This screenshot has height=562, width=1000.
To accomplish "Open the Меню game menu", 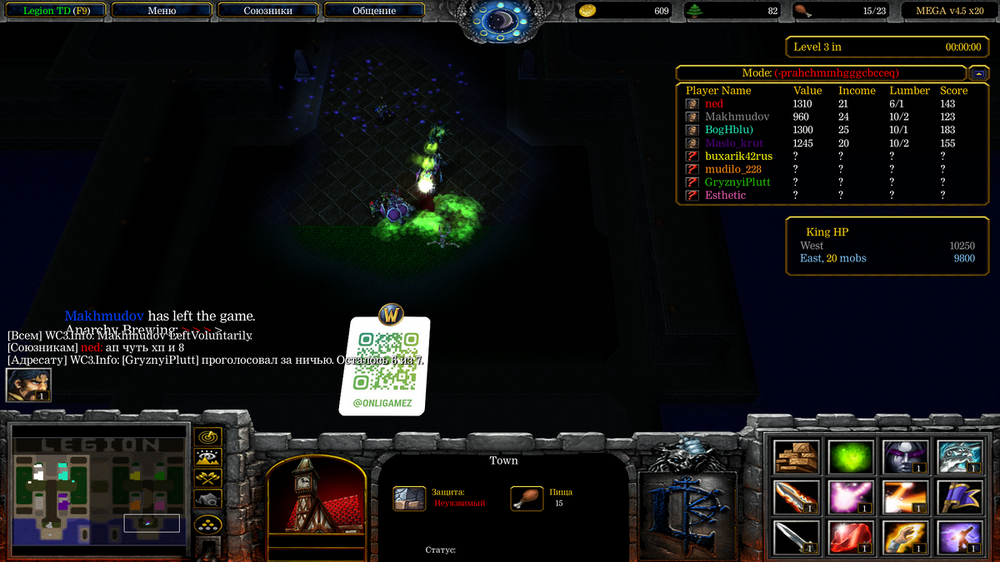I will [162, 11].
